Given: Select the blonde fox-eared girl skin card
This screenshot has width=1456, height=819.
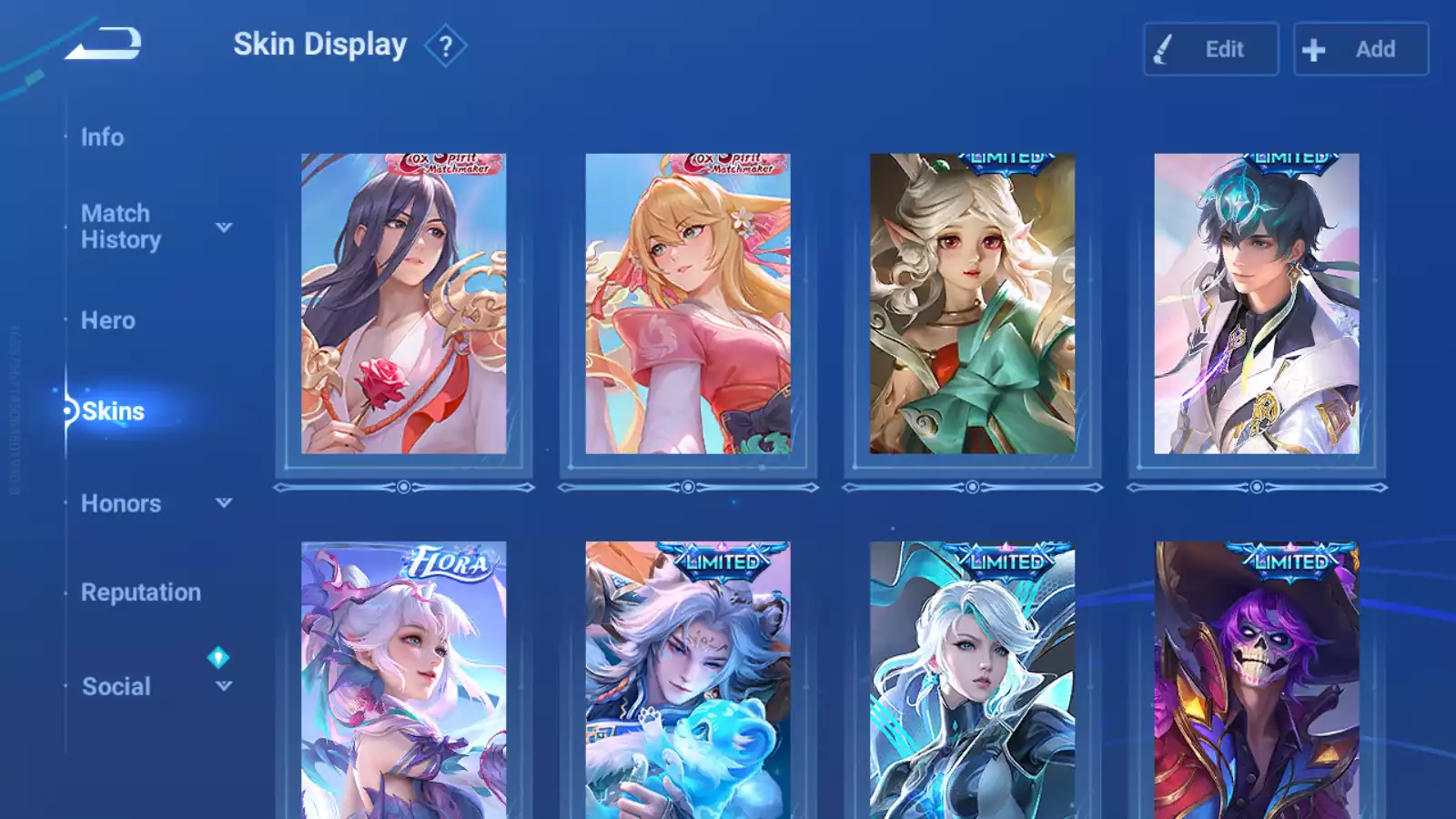Looking at the screenshot, I should click(688, 304).
